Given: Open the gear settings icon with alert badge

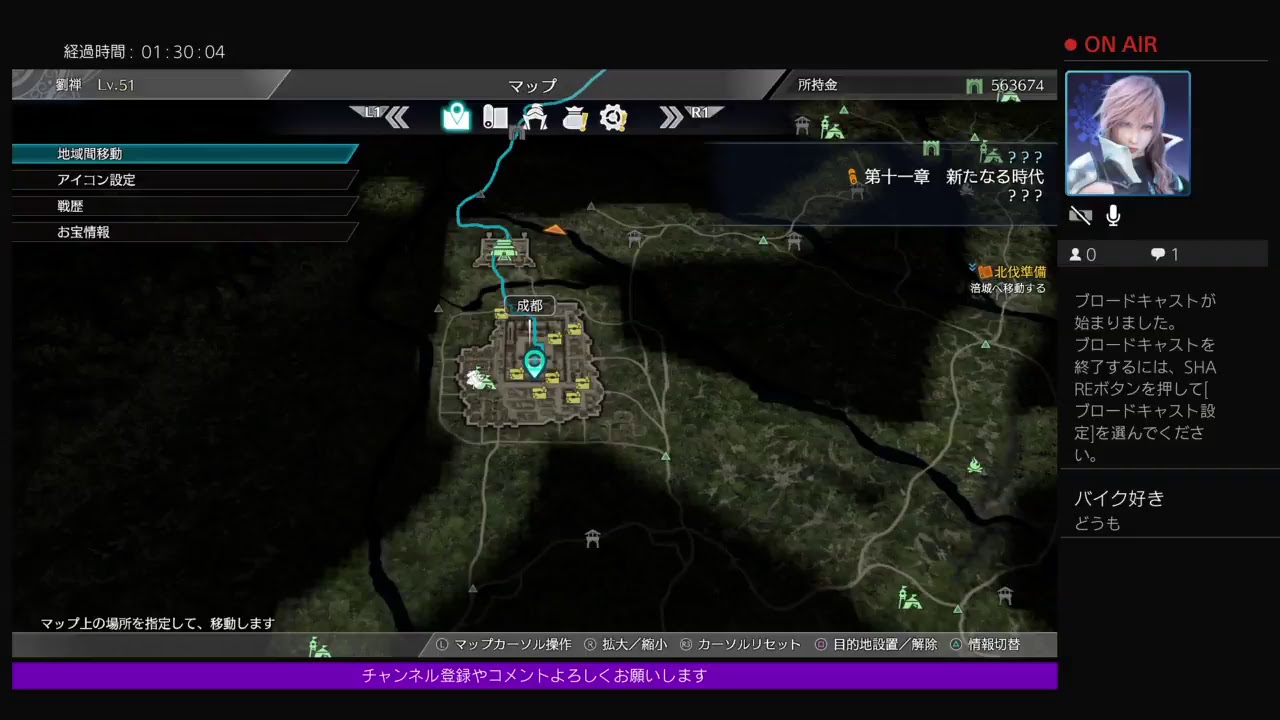Looking at the screenshot, I should [613, 117].
